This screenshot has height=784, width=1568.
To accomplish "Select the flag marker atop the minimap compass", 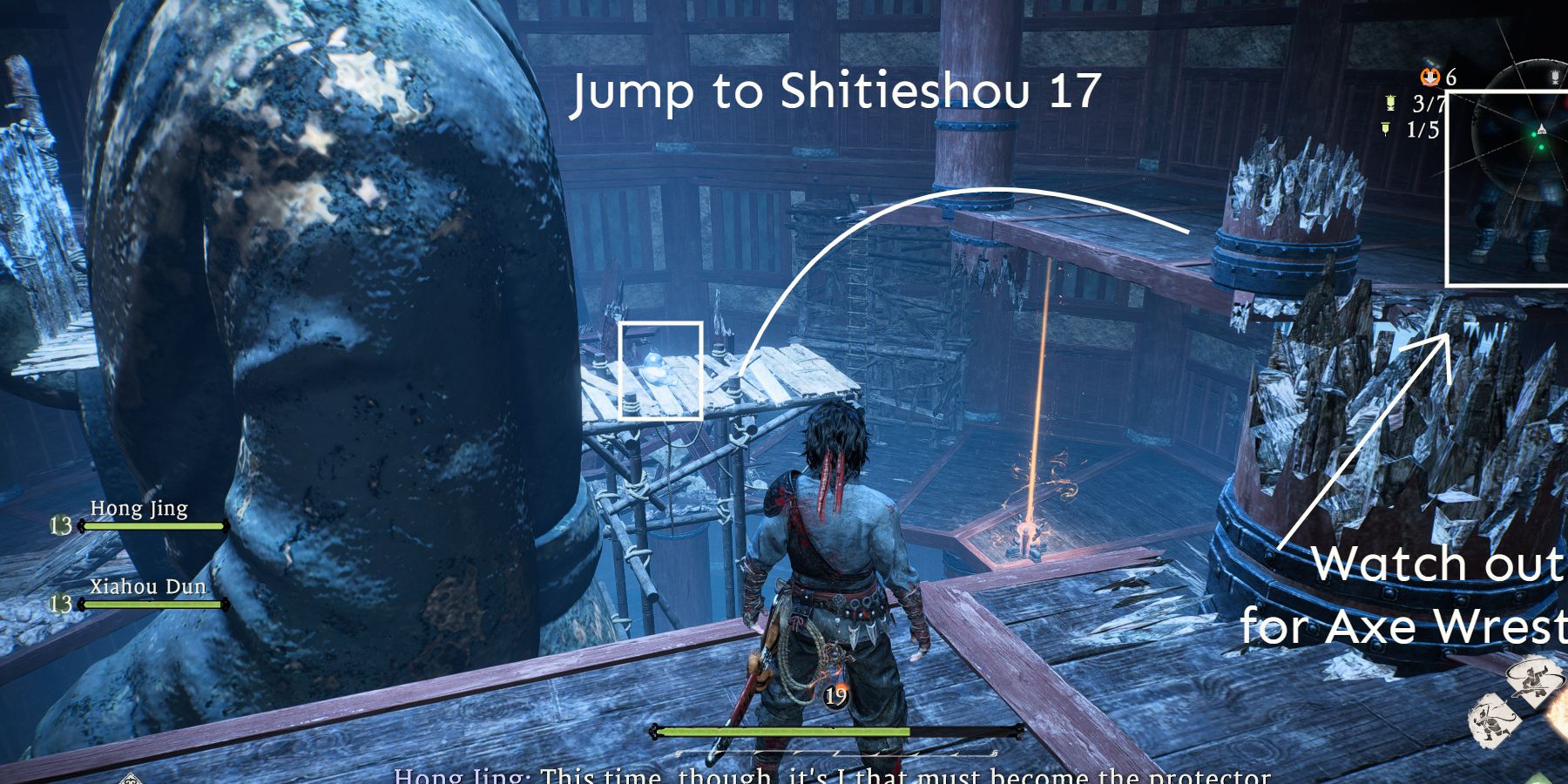I will coord(1555,78).
